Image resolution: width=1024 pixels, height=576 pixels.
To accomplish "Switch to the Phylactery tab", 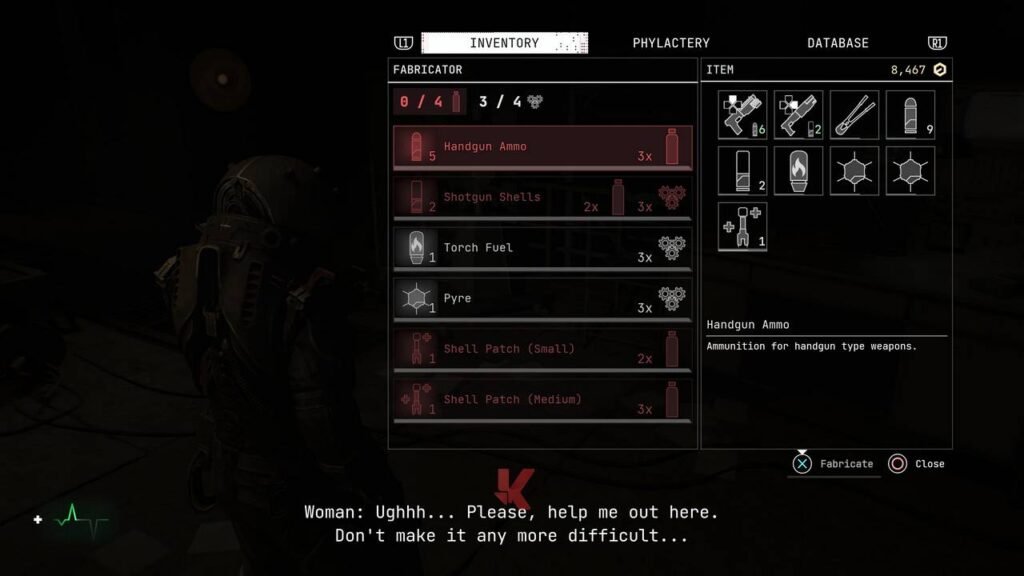I will coord(671,43).
